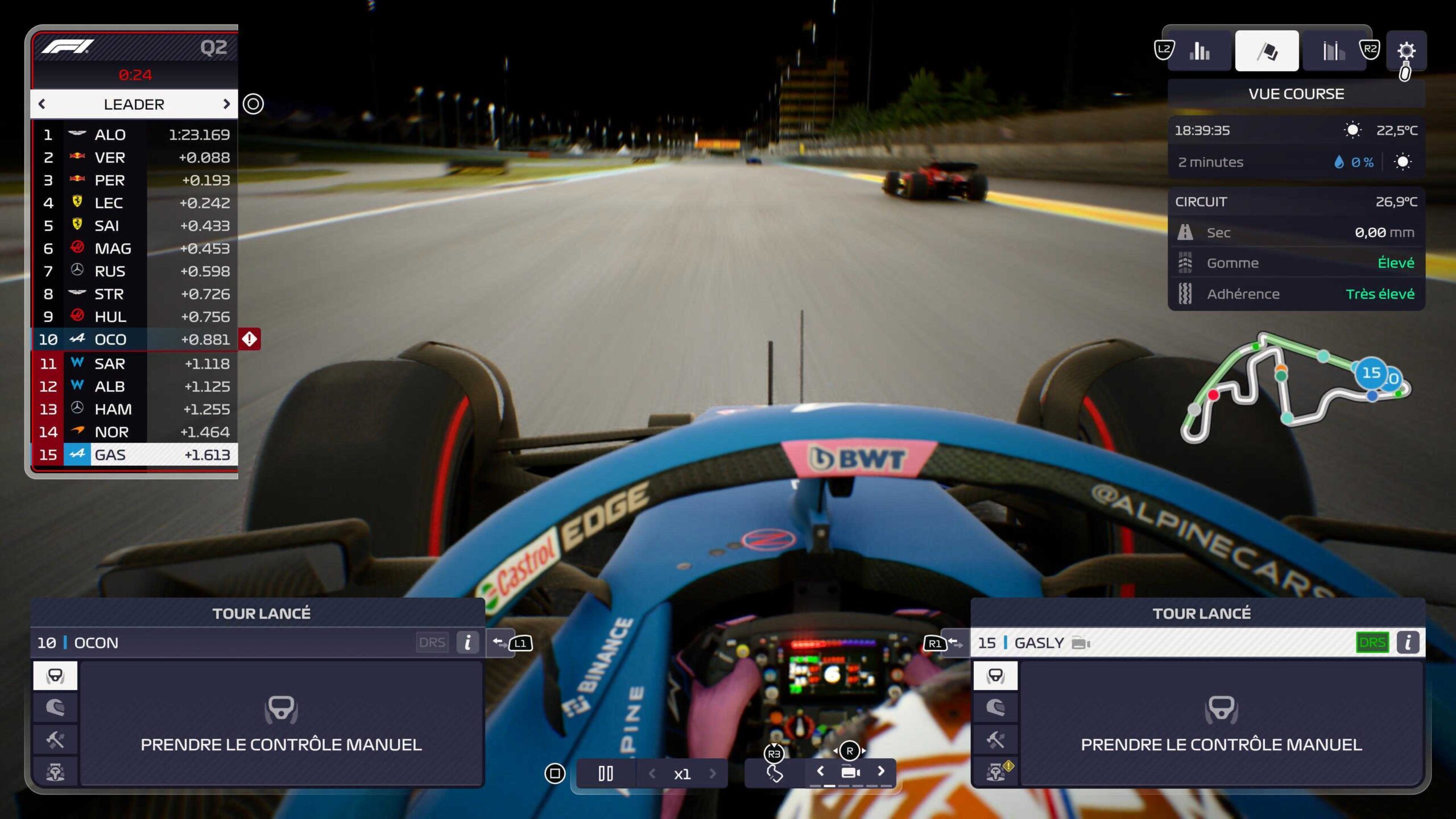
Task: Open the R2 statistics bar chart tab
Action: 1334,50
